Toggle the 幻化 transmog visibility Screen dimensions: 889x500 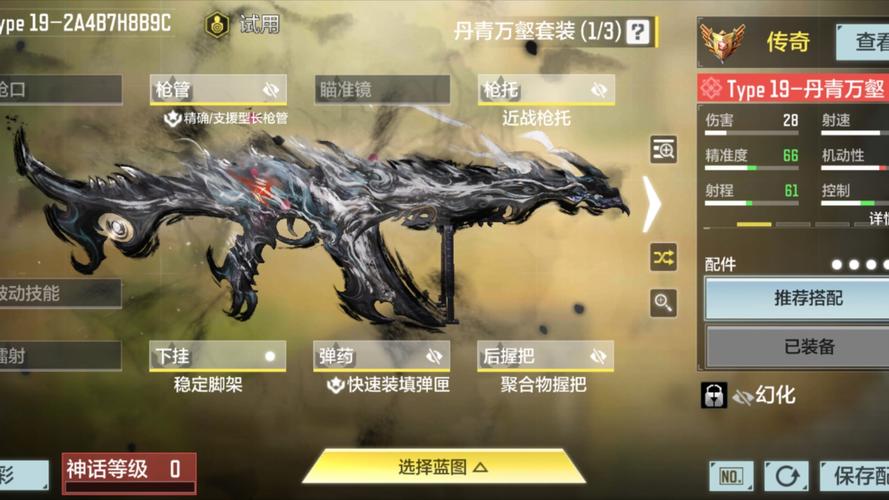(x=765, y=395)
